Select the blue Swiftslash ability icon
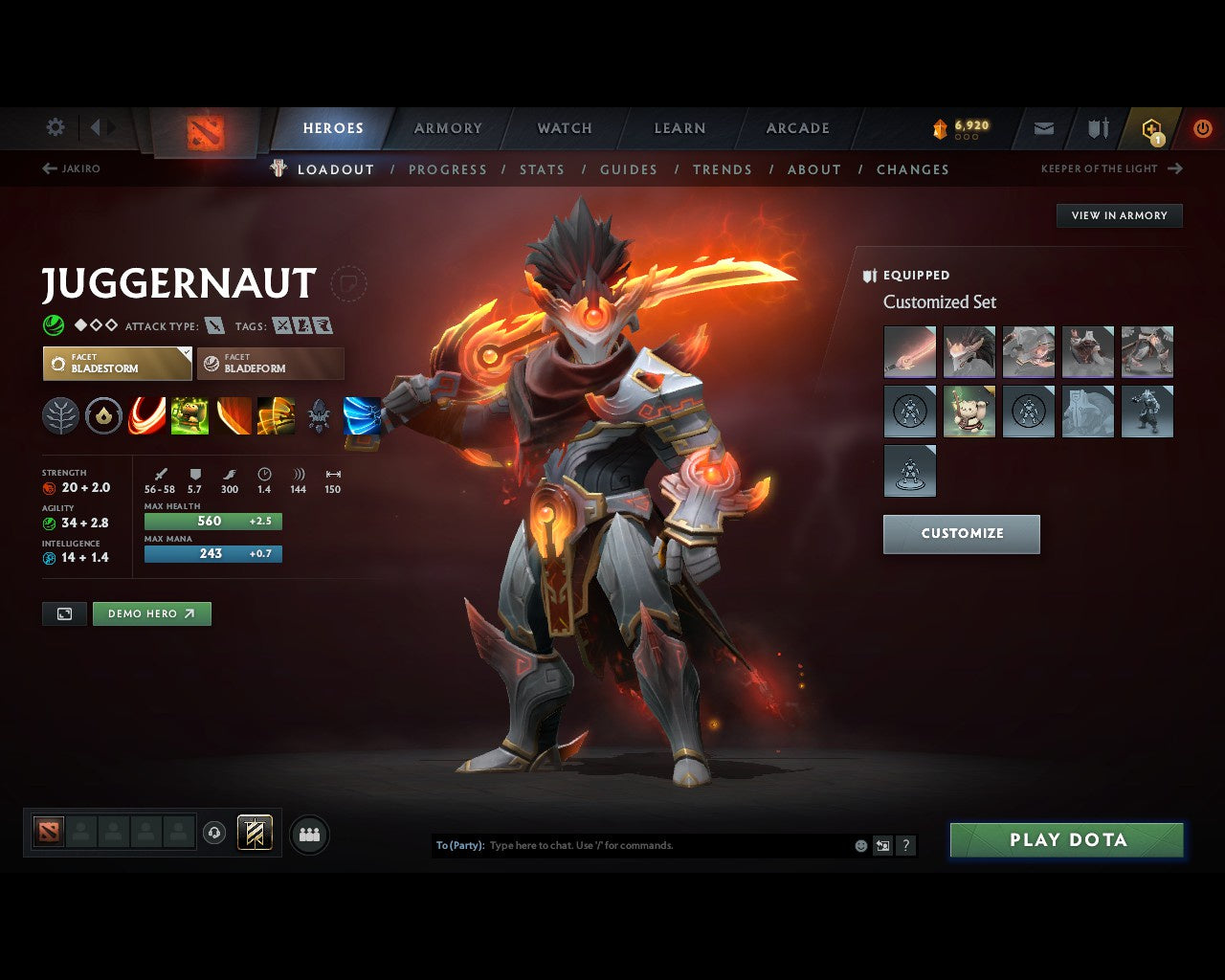Viewport: 1225px width, 980px height. click(x=362, y=414)
